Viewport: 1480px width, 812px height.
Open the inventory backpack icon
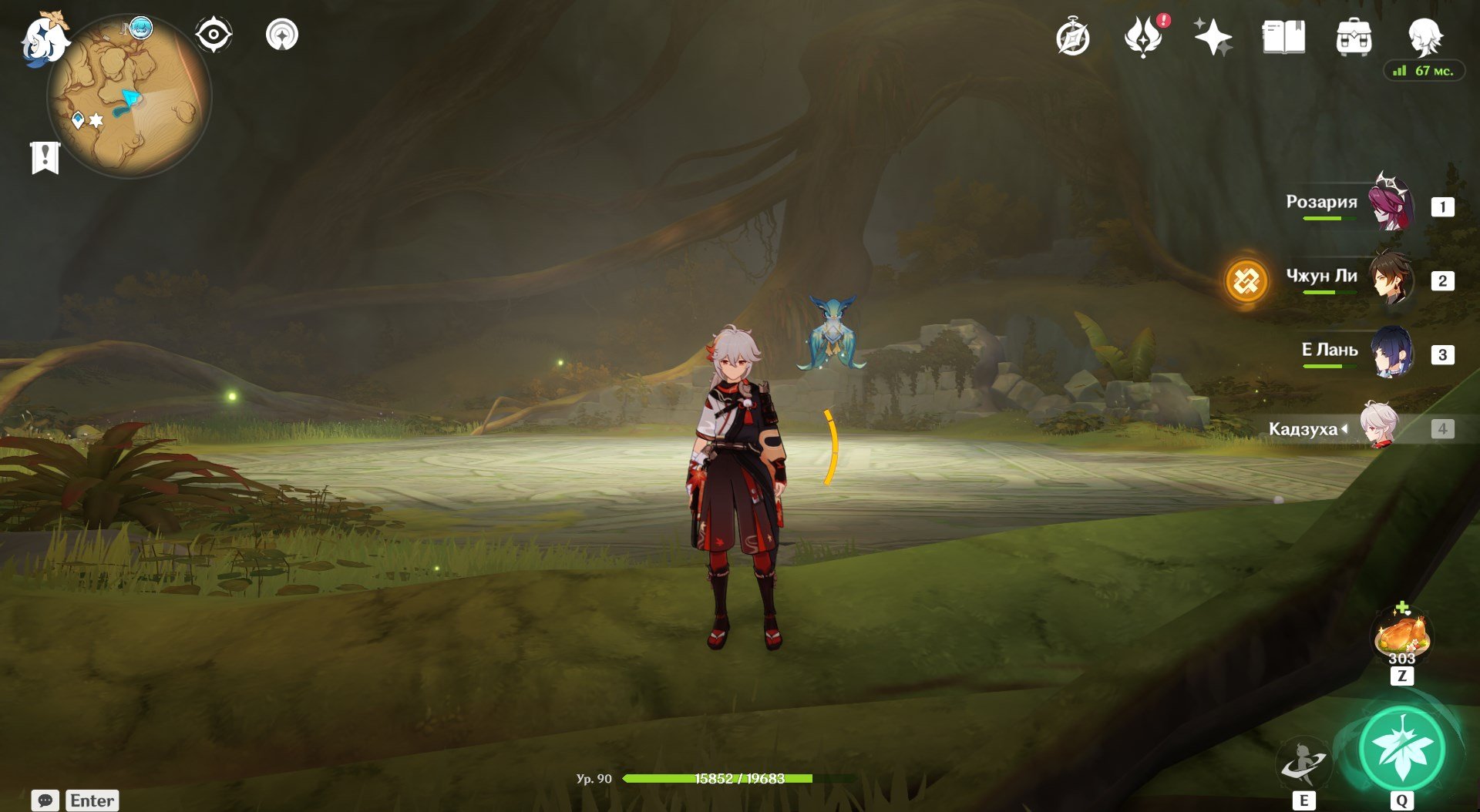point(1354,37)
